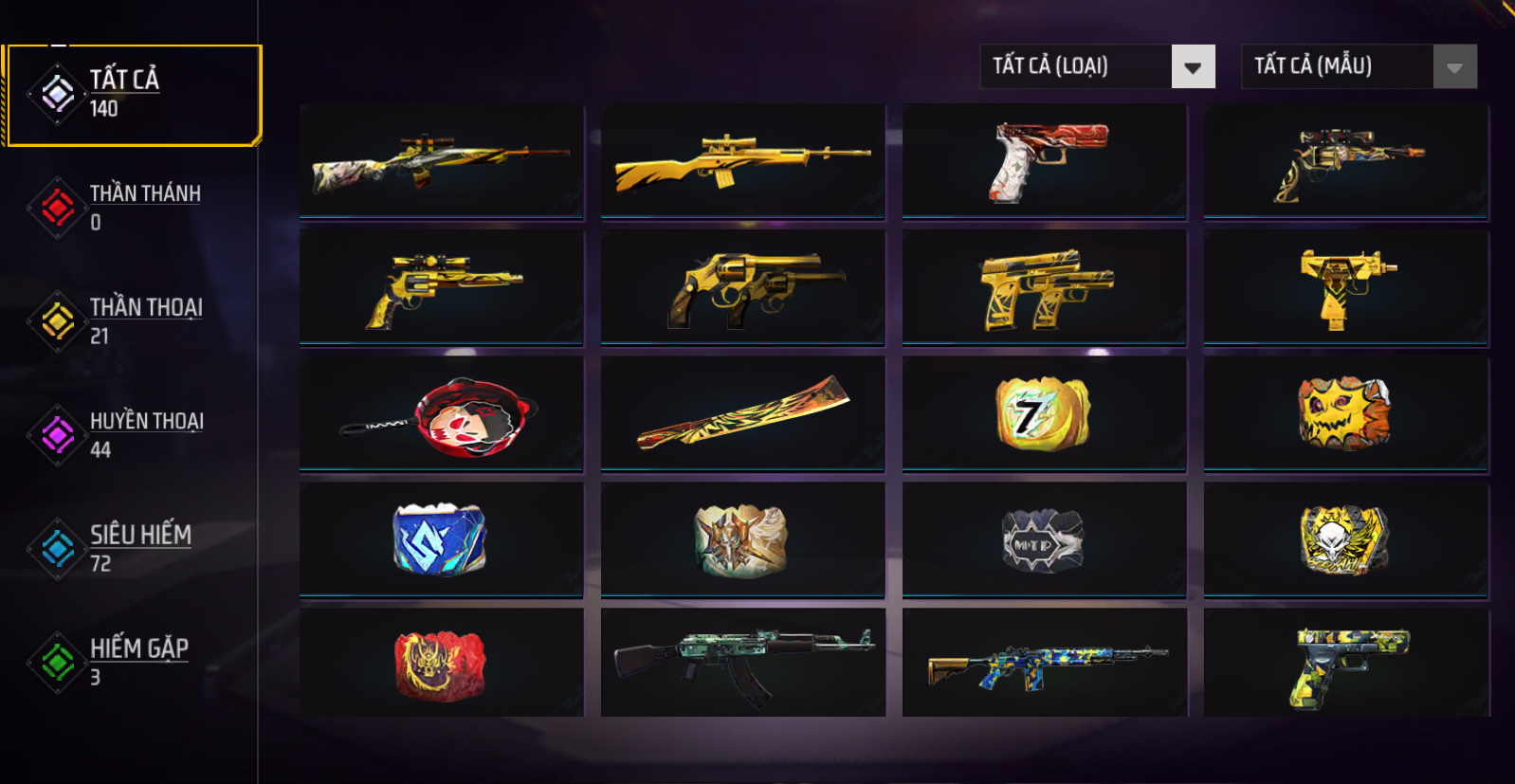This screenshot has width=1515, height=784.
Task: Open the THẦN THOẠI rarity tab
Action: [x=133, y=321]
